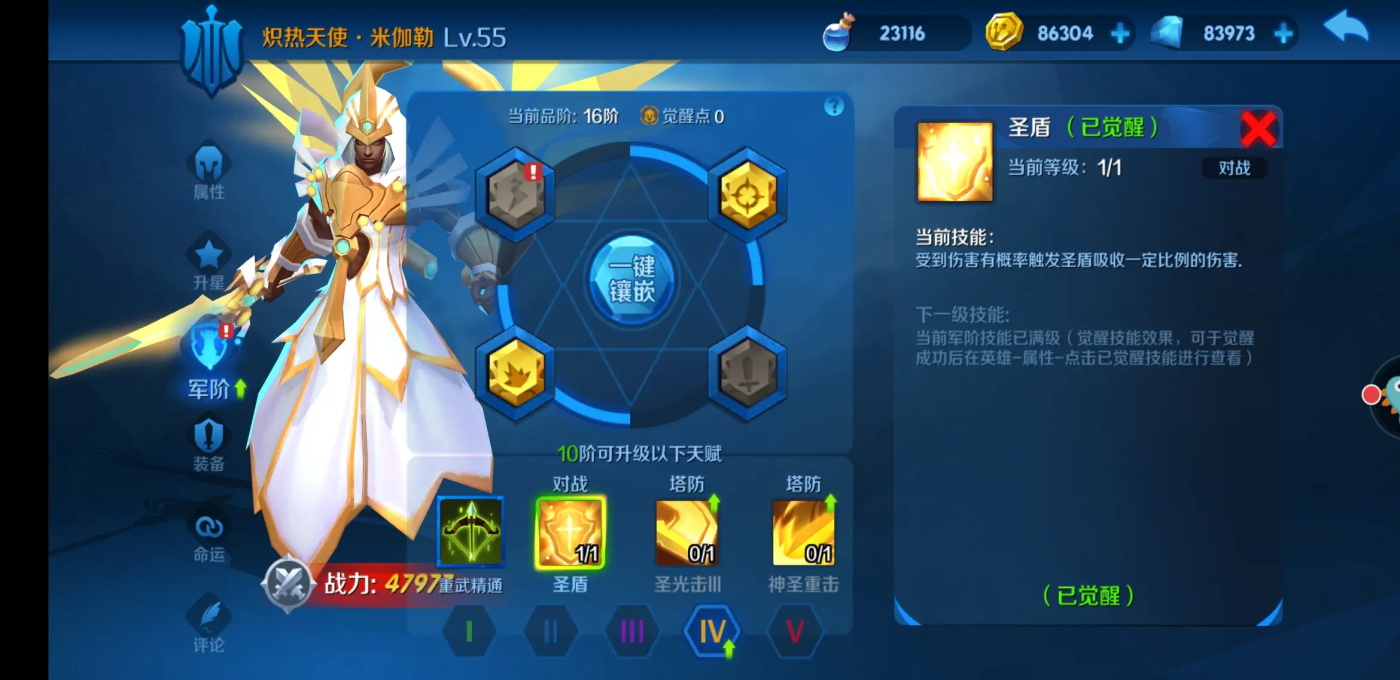Viewport: 1400px width, 680px height.
Task: Select talent tier III
Action: click(x=632, y=631)
